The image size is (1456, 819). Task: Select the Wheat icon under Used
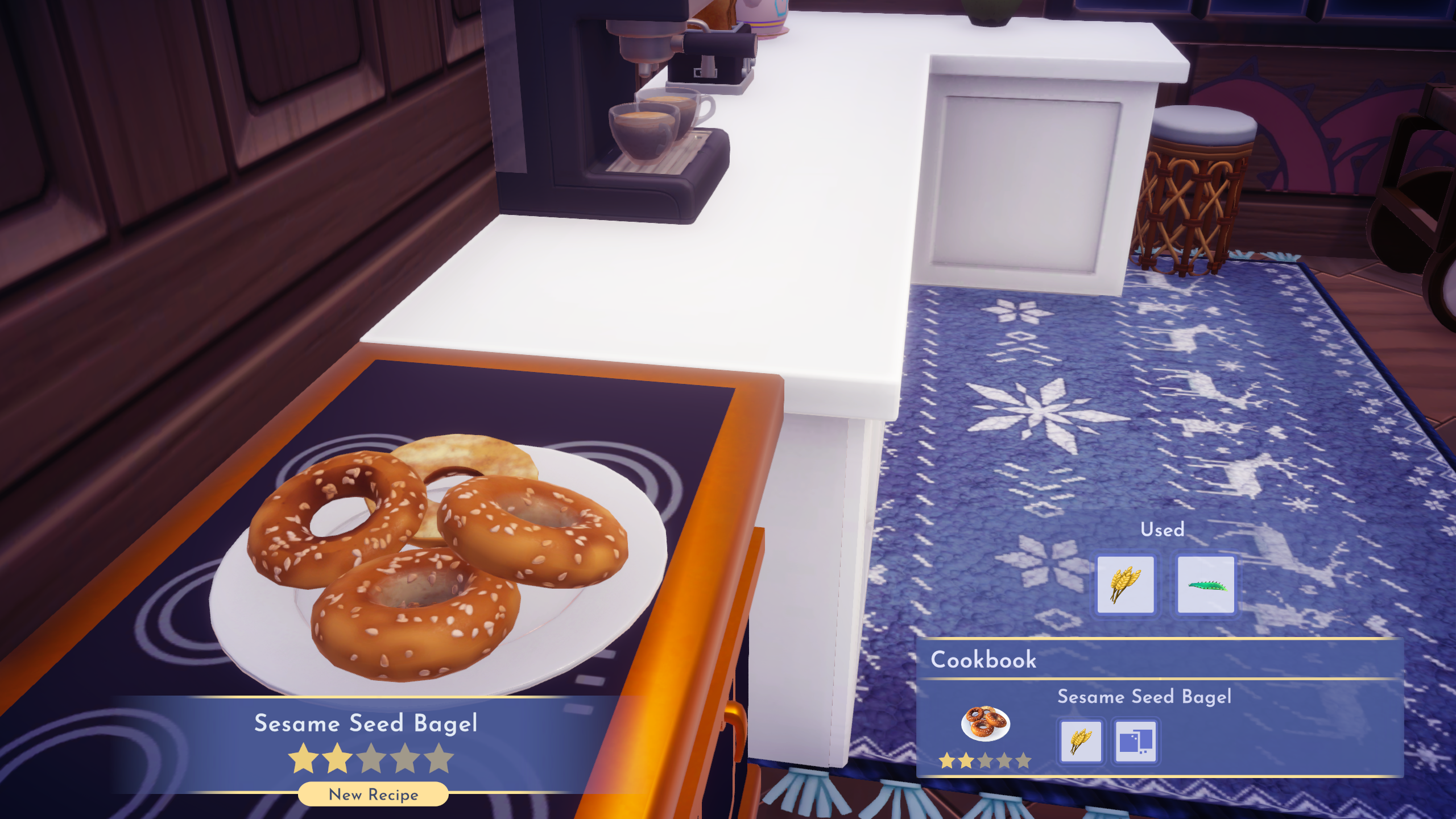coord(1125,583)
